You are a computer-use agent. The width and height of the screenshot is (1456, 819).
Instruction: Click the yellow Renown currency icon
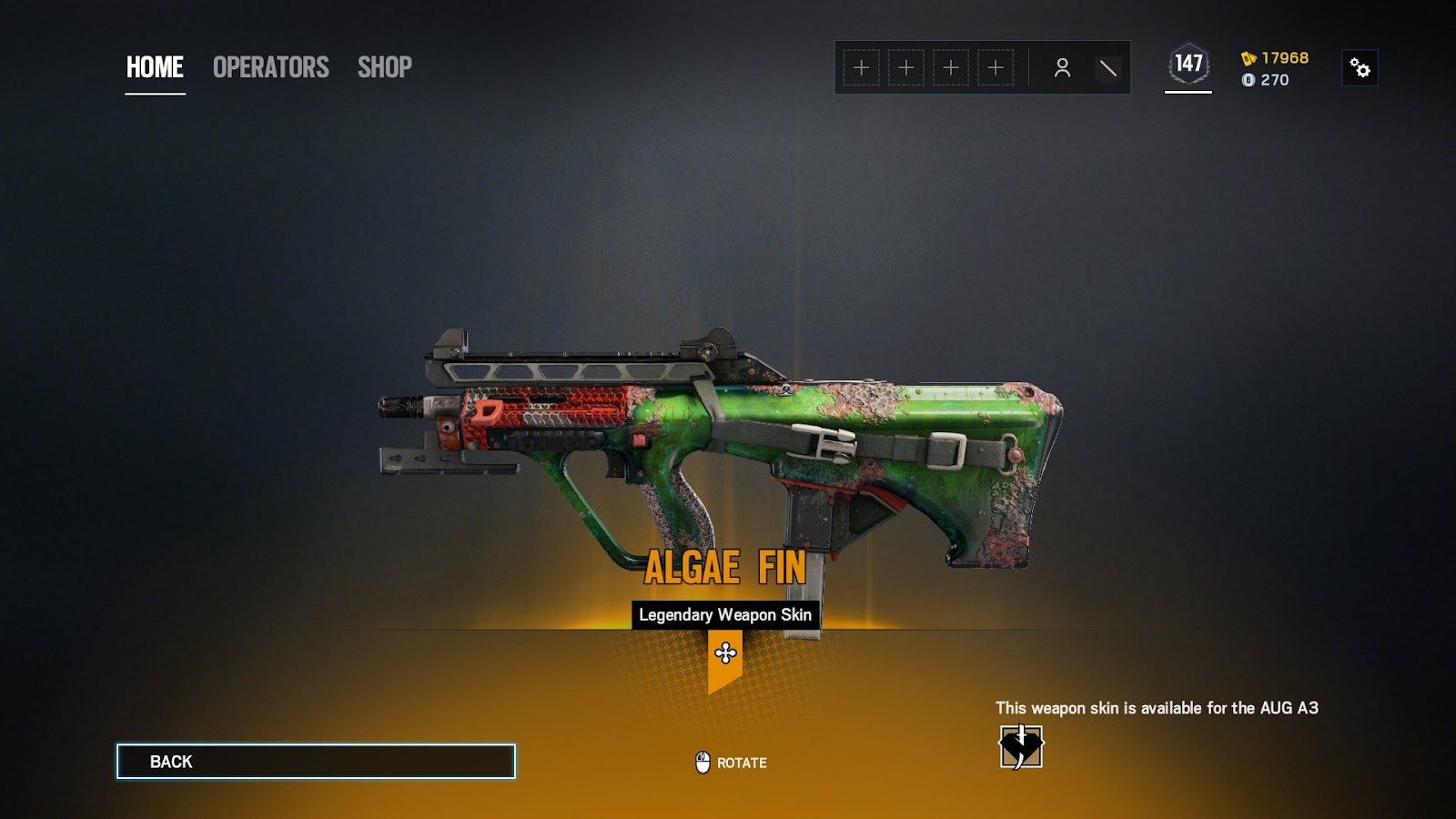(1250, 57)
